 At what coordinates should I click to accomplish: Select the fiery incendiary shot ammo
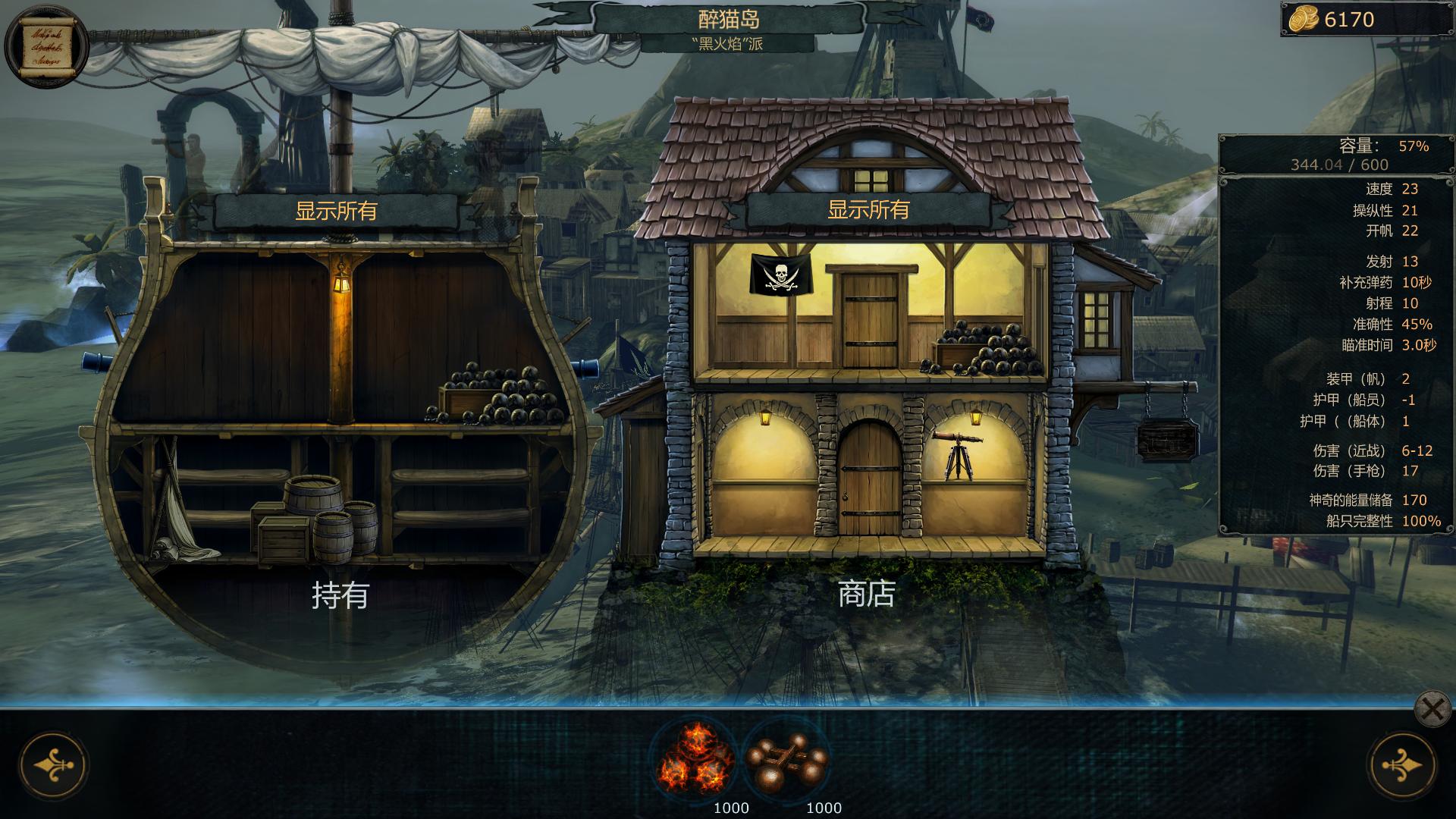click(x=695, y=758)
